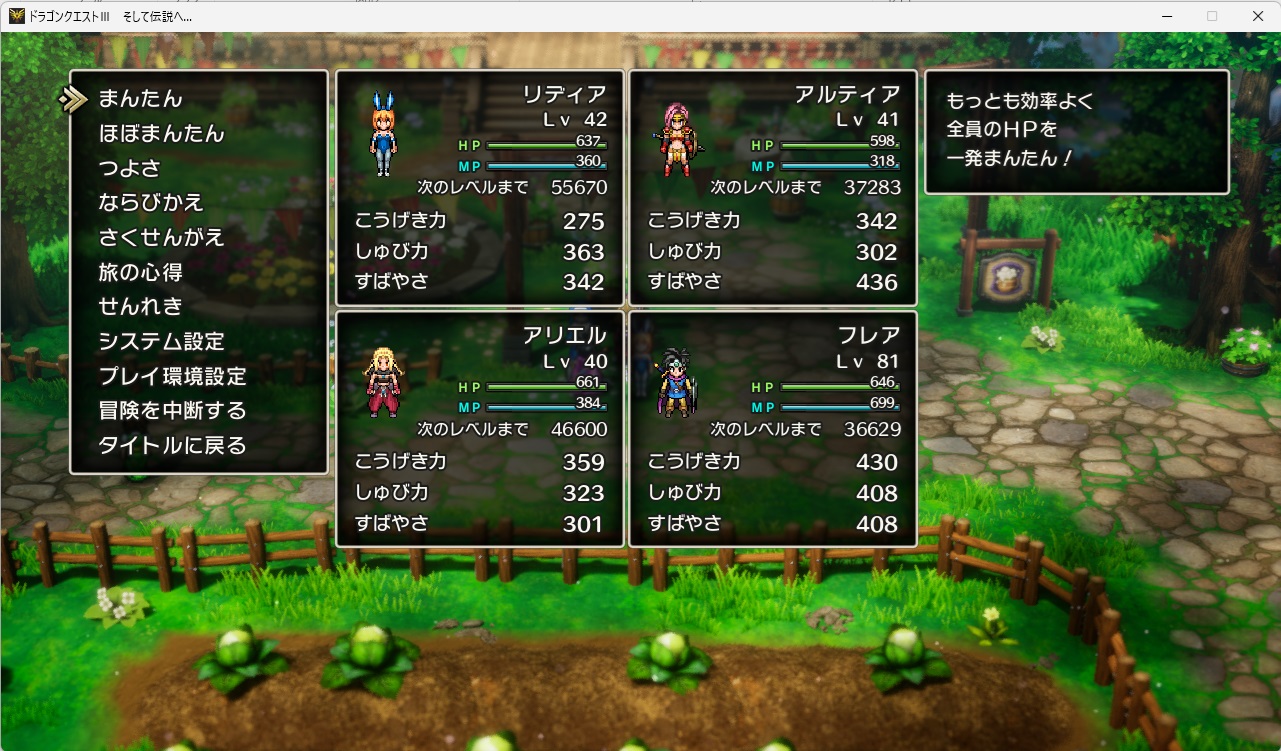Choose the ほぼまんたん menu entry
The width and height of the screenshot is (1281, 751).
[x=161, y=134]
